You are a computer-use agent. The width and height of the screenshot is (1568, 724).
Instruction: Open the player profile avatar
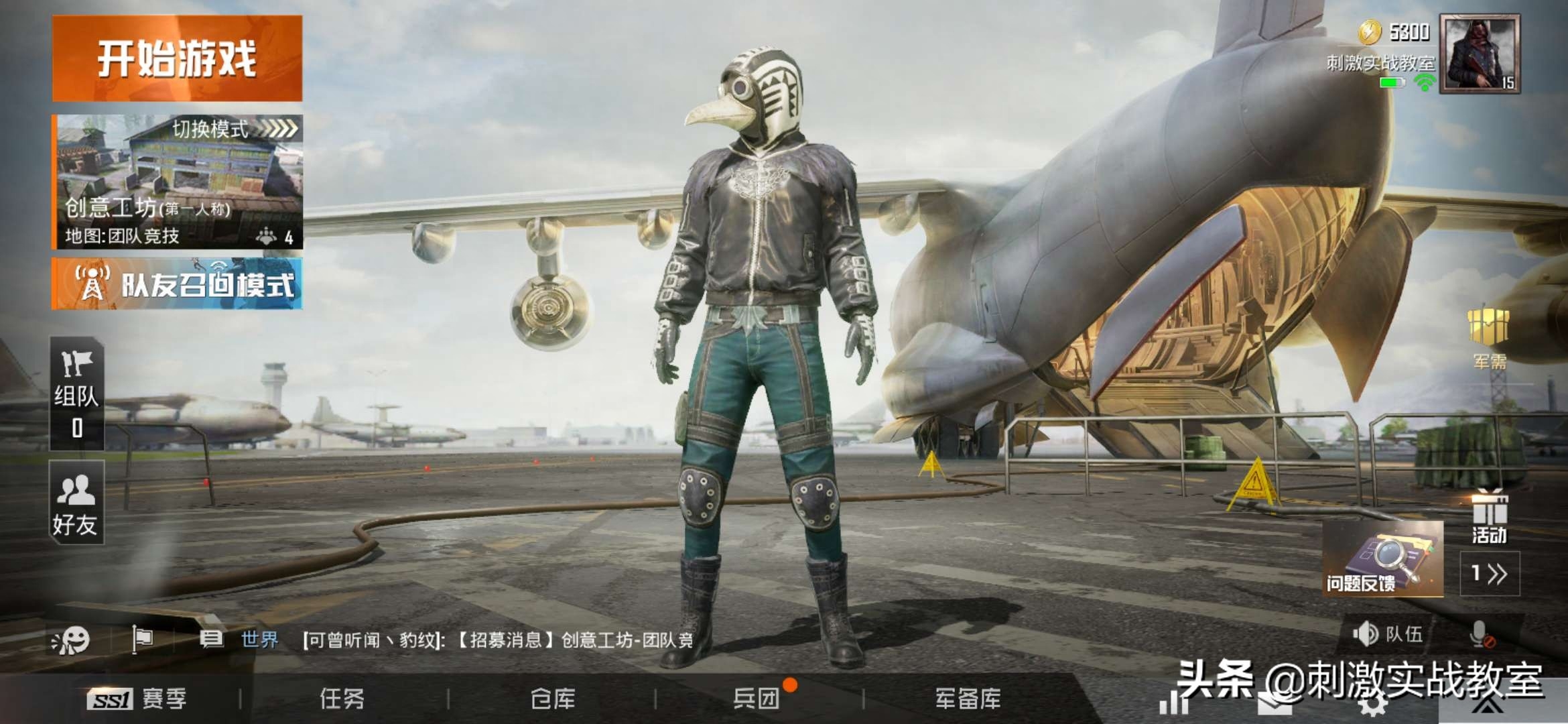1480,54
